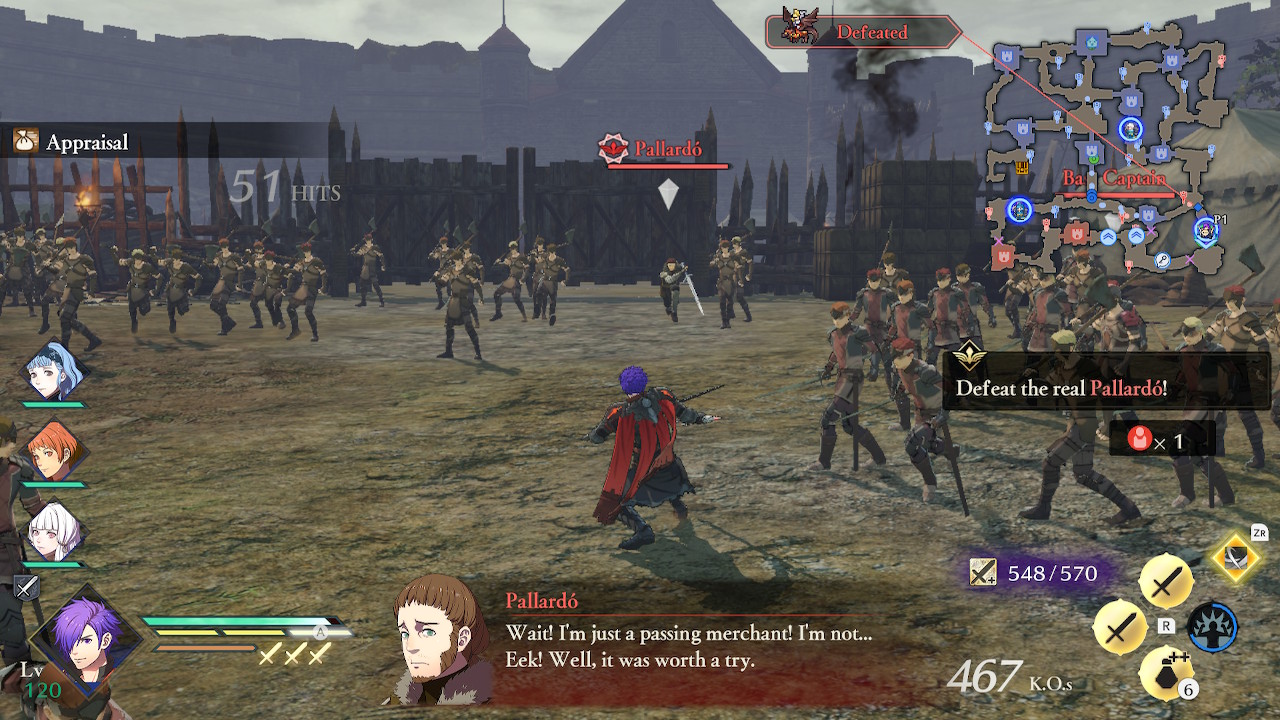Click a blue double-chevron marker on the minimap
Viewport: 1280px width, 720px height.
pos(1106,234)
